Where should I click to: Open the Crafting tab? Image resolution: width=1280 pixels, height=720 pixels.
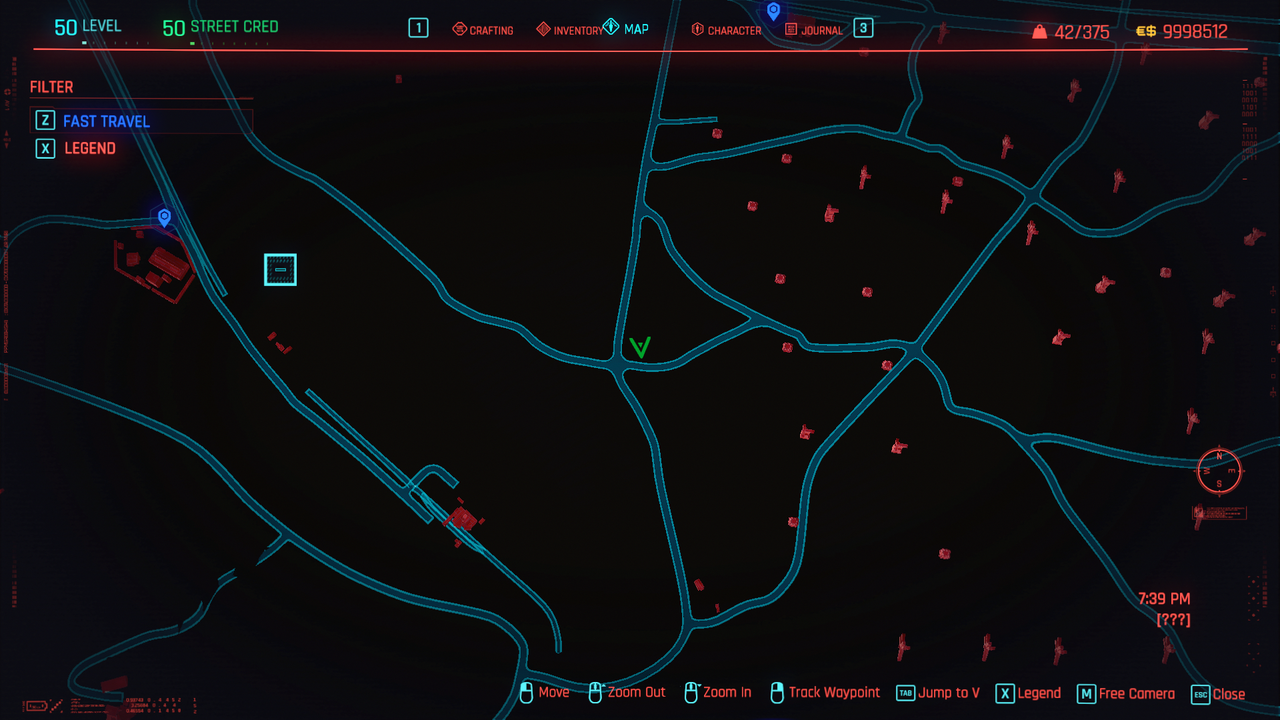pyautogui.click(x=483, y=30)
